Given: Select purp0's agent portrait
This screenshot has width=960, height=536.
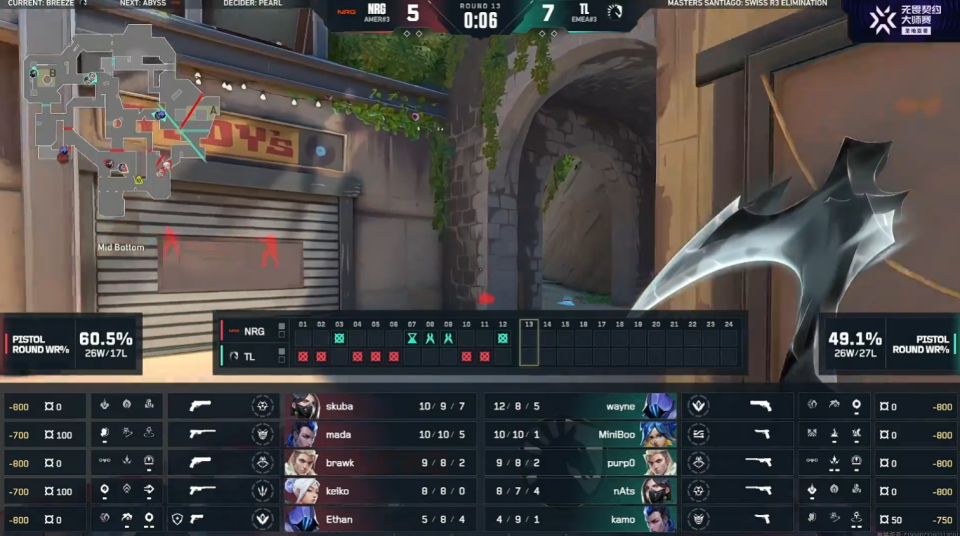Looking at the screenshot, I should [659, 463].
